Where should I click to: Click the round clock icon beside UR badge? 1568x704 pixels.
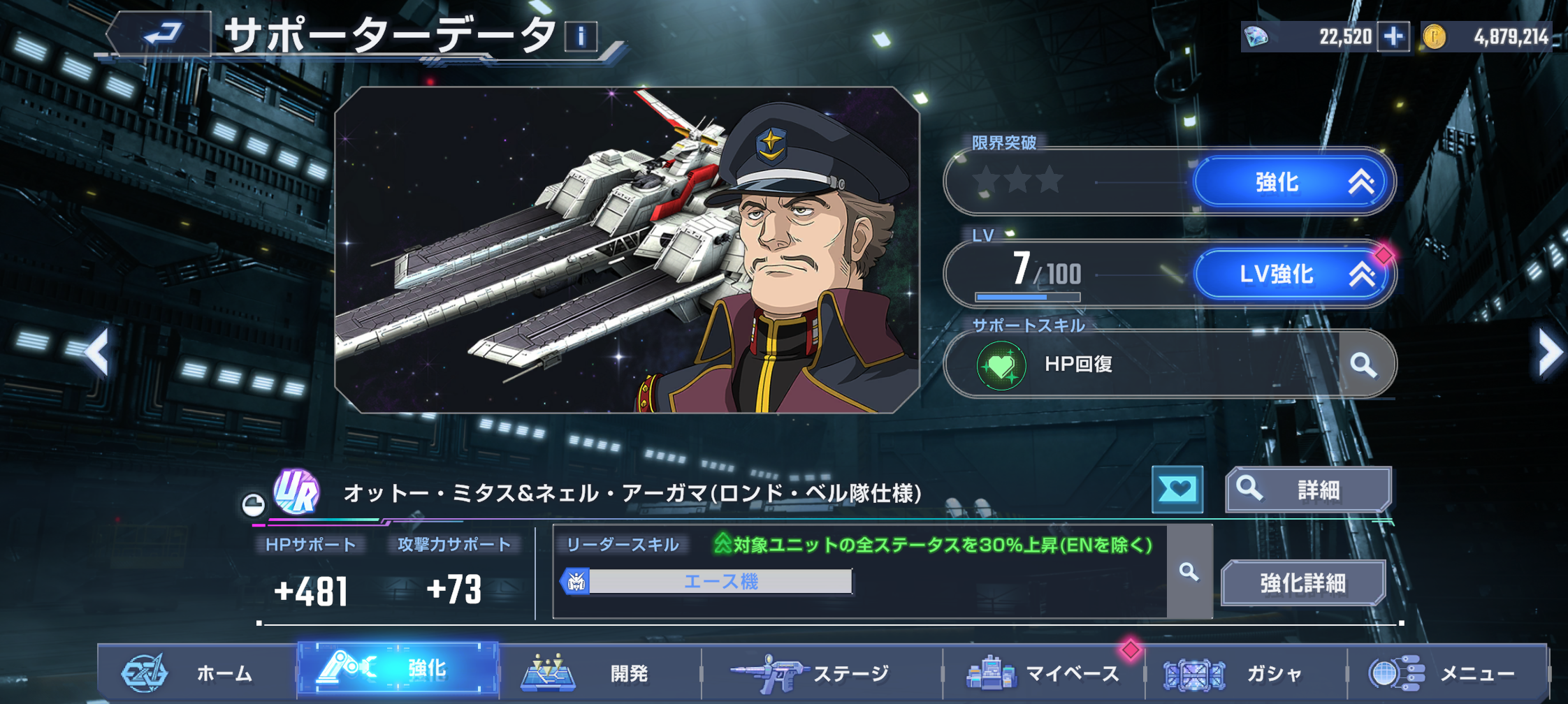253,504
